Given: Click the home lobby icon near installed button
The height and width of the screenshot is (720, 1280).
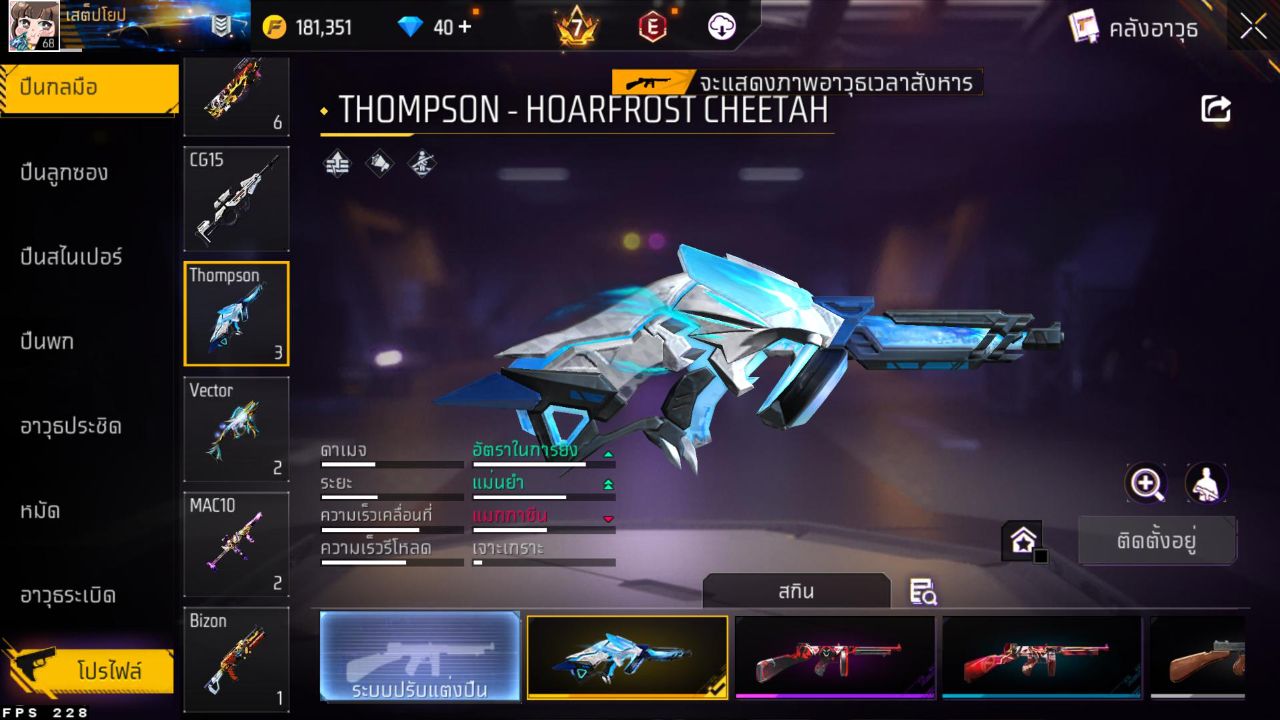Looking at the screenshot, I should coord(1022,539).
